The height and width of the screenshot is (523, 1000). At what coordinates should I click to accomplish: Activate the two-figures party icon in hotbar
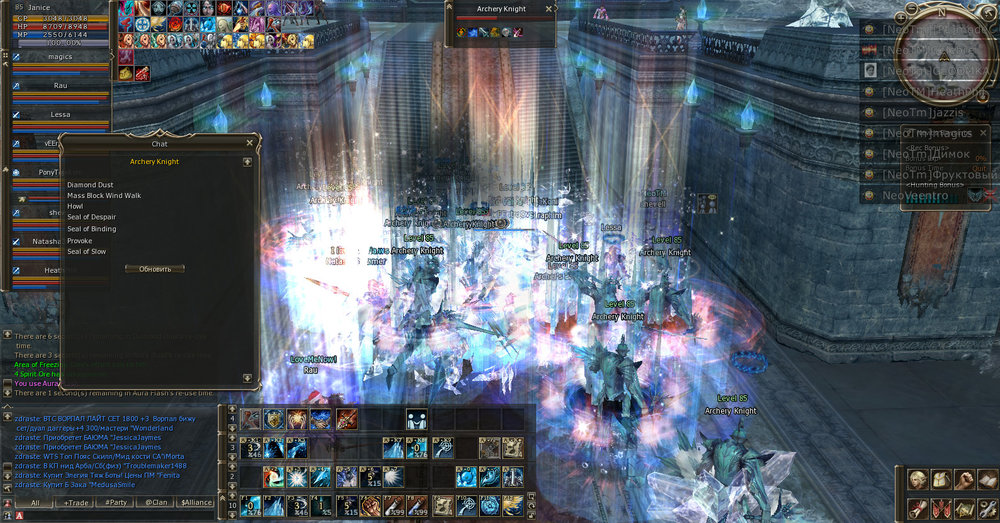[x=418, y=420]
